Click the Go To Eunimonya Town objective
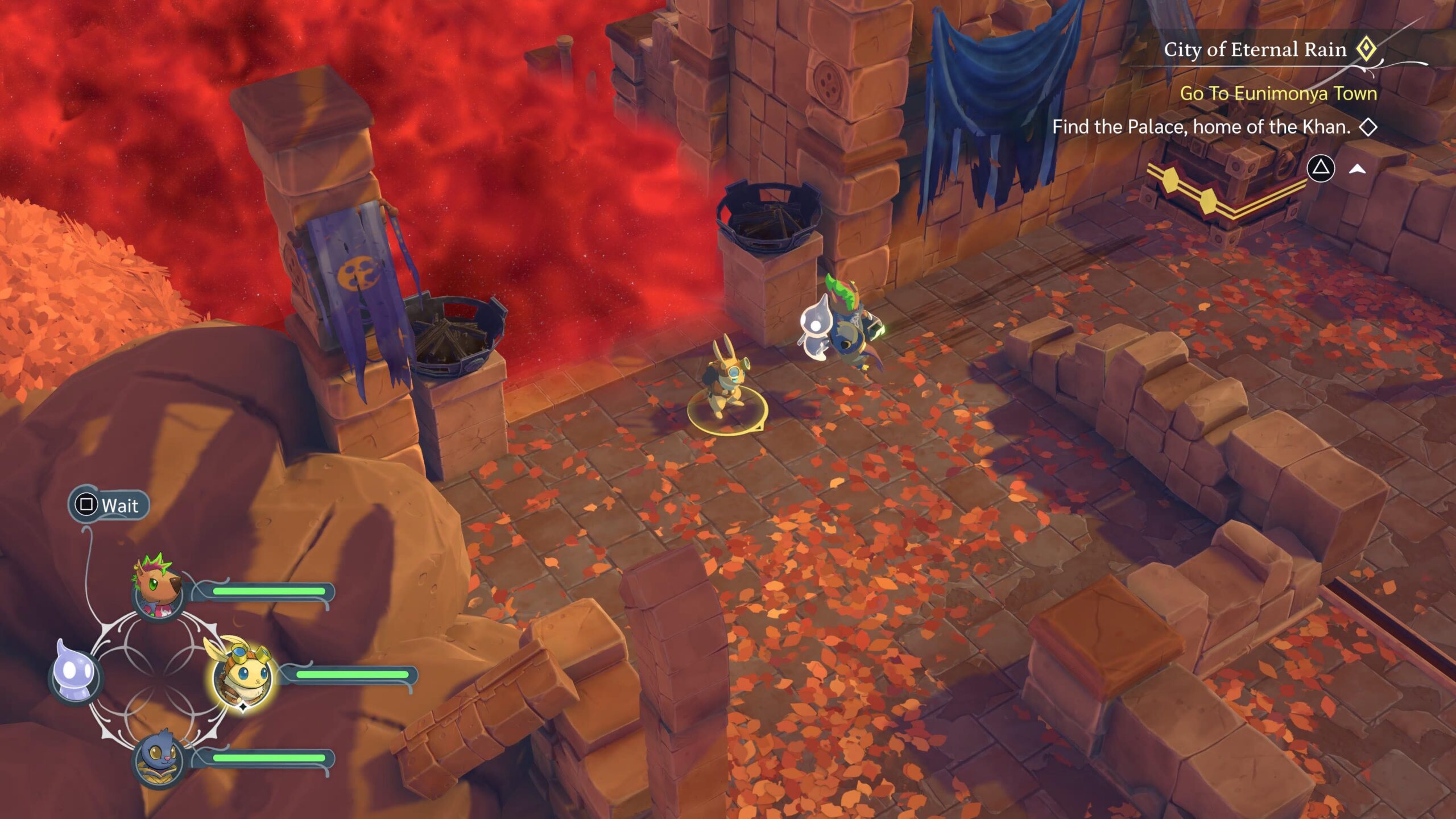This screenshot has height=819, width=1456. [x=1278, y=93]
